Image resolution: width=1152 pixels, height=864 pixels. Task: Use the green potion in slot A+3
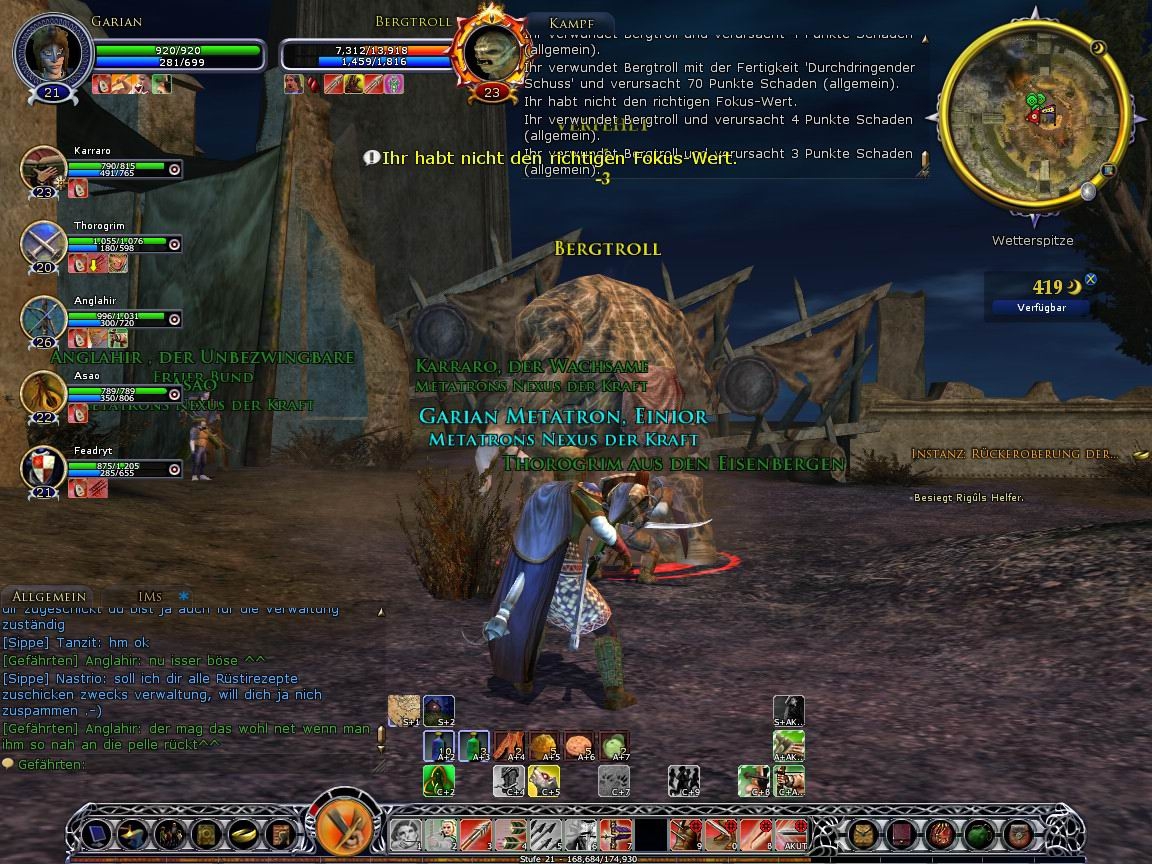(474, 746)
